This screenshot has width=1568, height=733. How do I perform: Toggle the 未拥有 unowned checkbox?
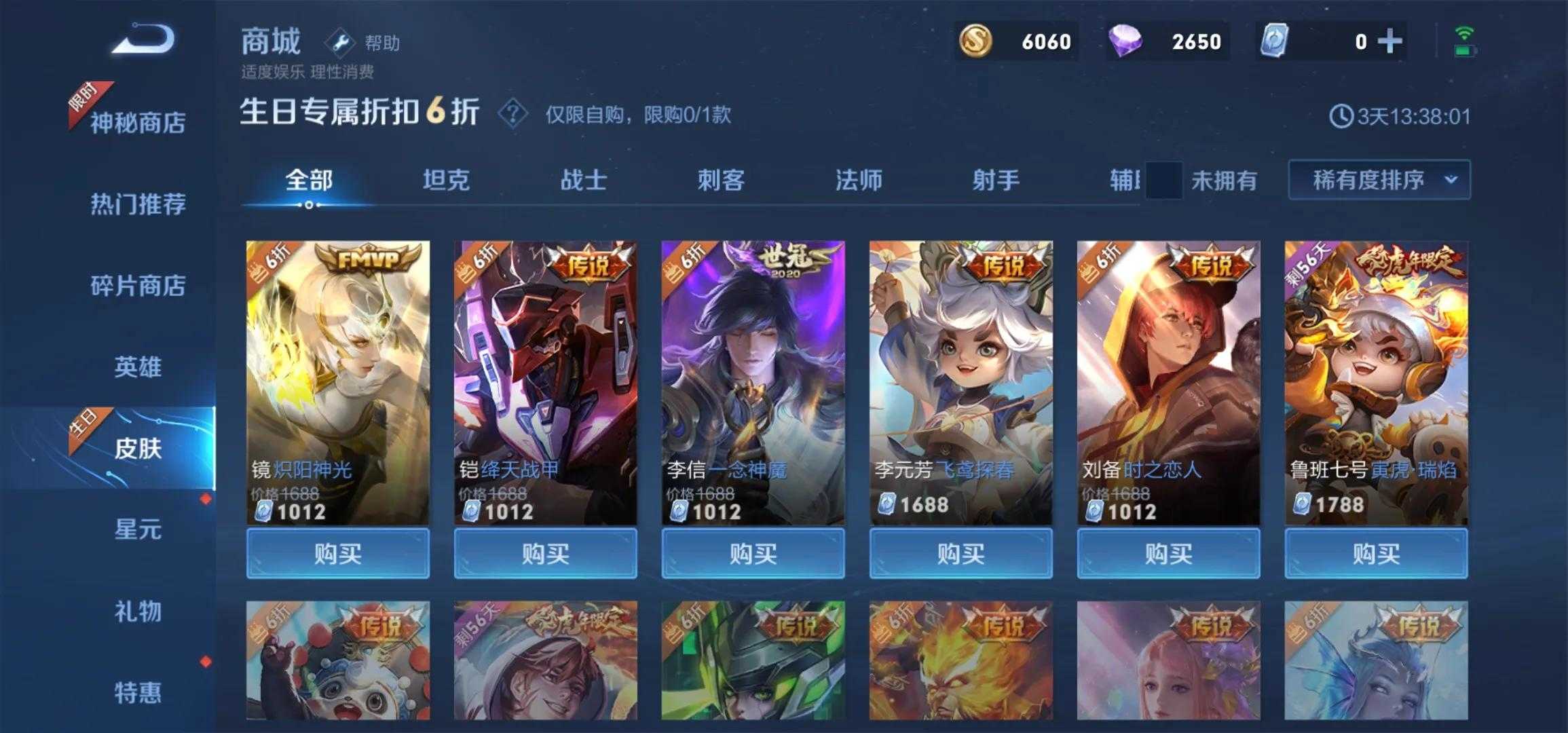pos(1163,181)
